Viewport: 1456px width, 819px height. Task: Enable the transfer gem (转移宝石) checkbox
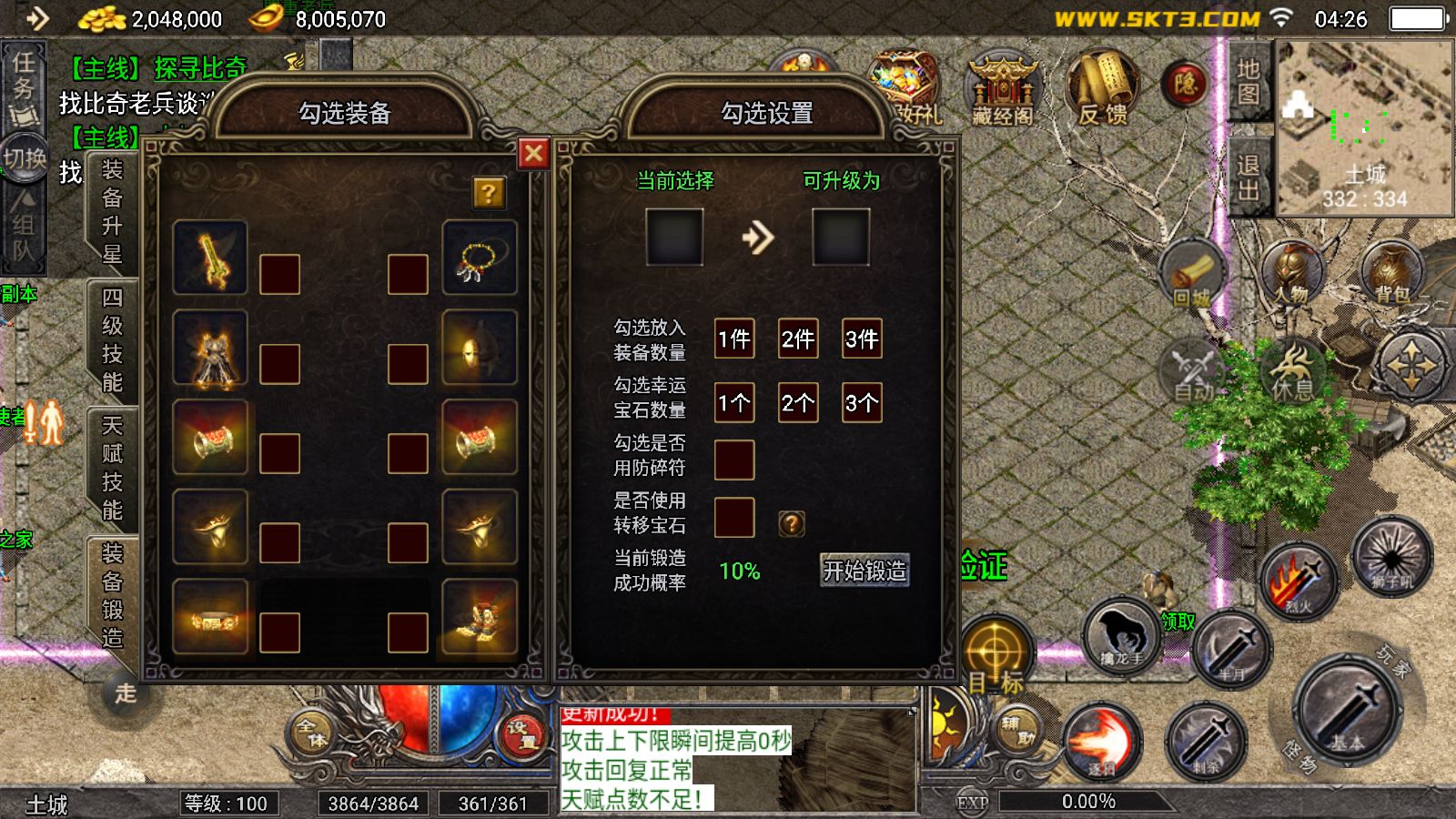pos(734,518)
